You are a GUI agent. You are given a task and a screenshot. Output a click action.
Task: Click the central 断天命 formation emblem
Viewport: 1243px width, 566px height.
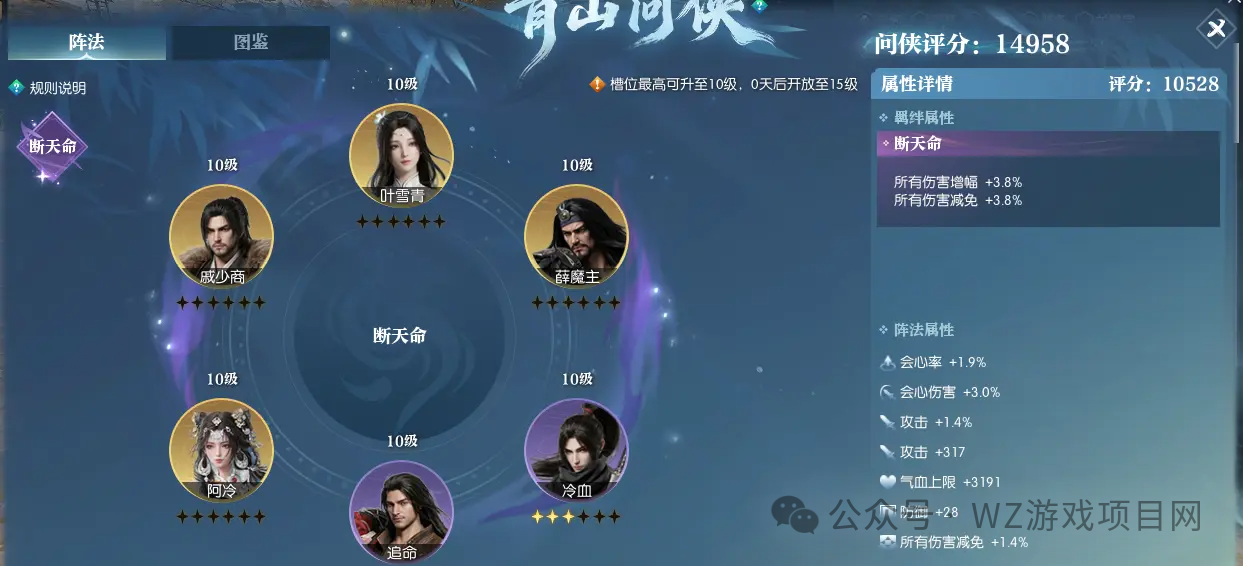click(399, 337)
